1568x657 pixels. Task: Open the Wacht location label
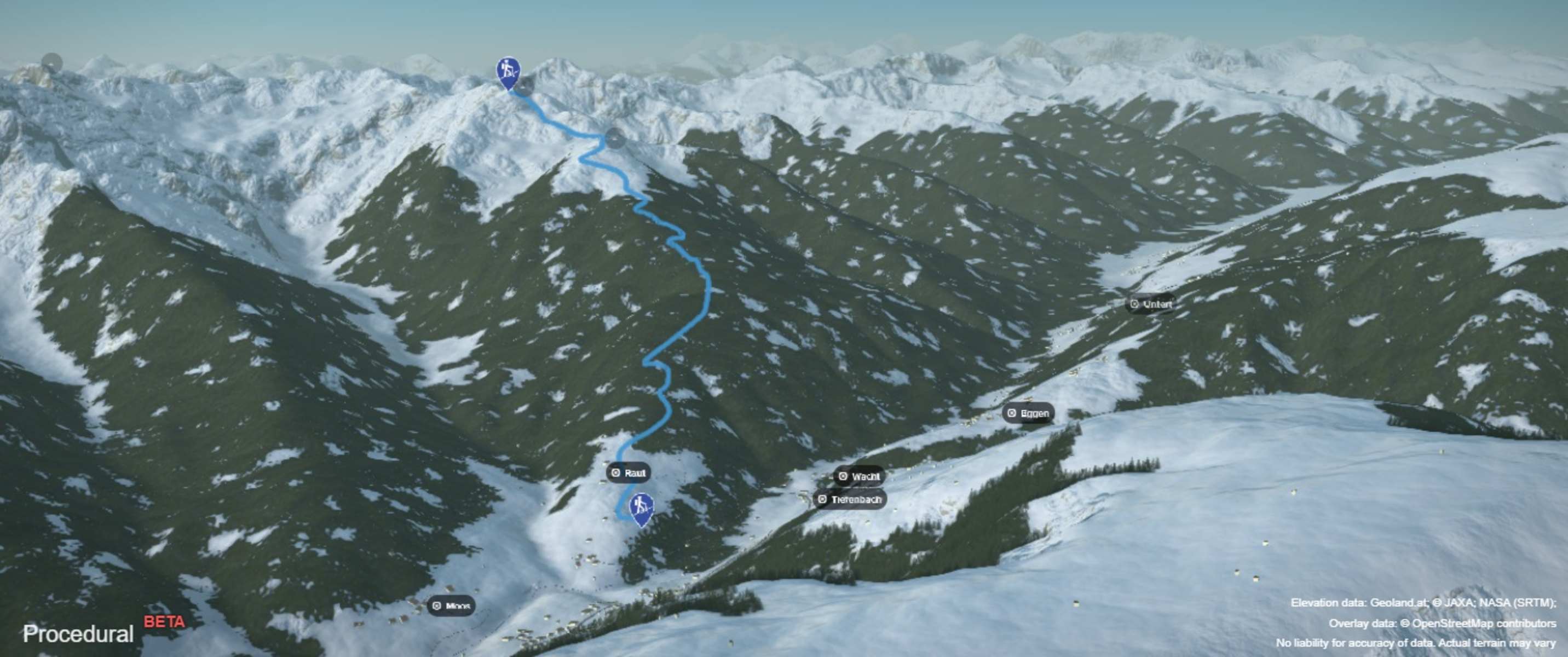pyautogui.click(x=859, y=476)
